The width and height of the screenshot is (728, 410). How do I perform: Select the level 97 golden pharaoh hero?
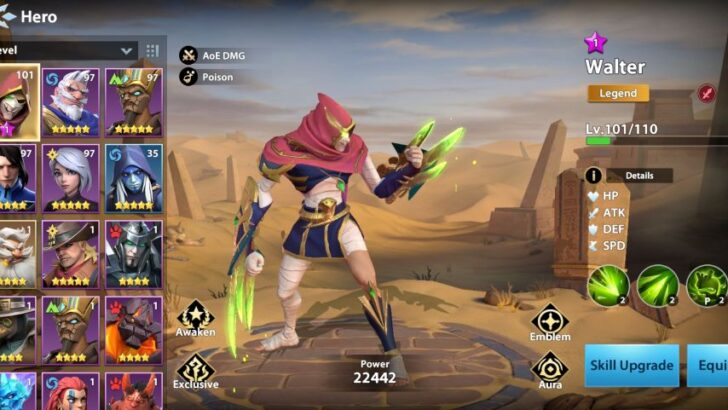click(x=134, y=102)
